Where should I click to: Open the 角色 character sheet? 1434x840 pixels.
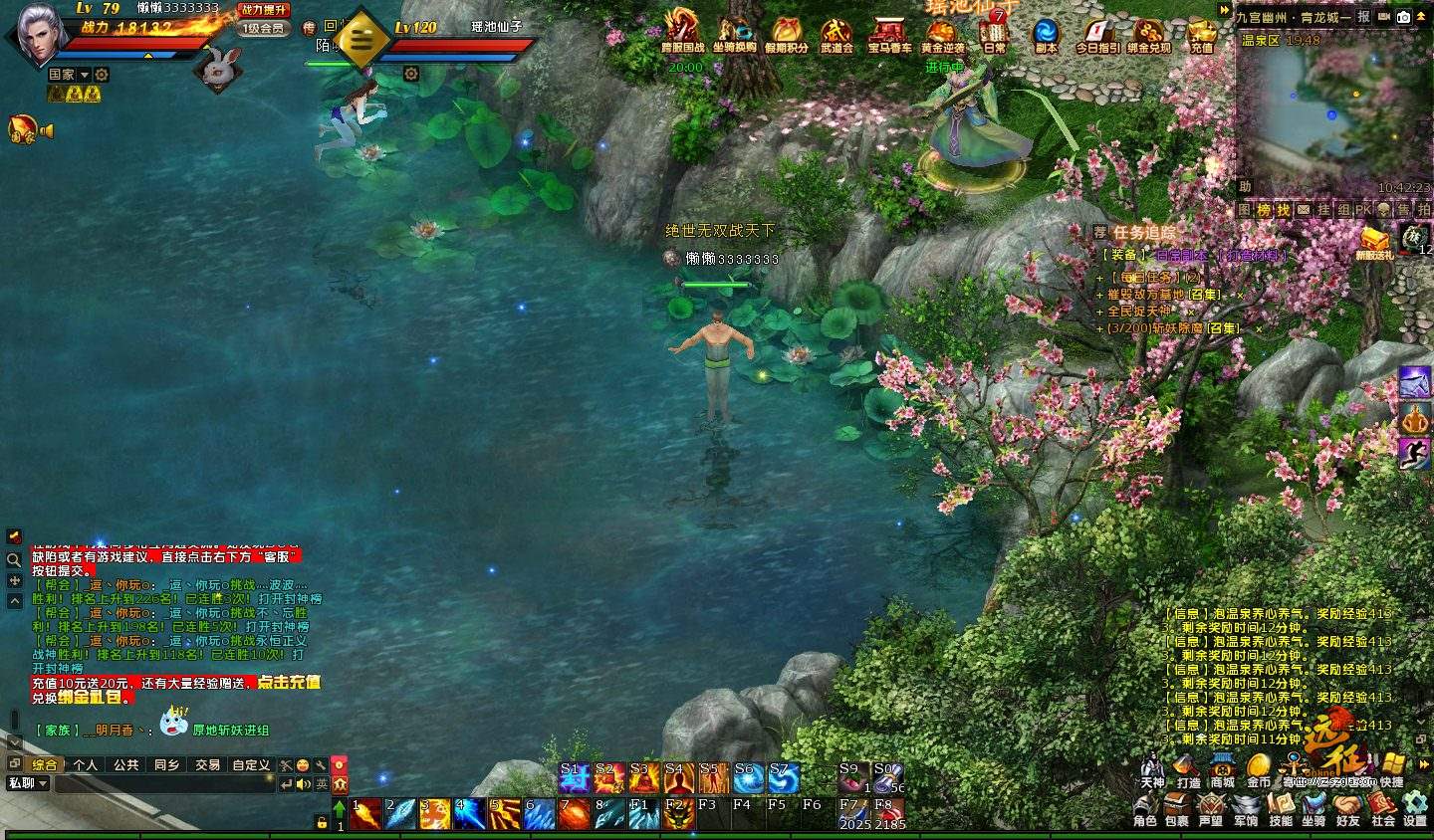1144,807
